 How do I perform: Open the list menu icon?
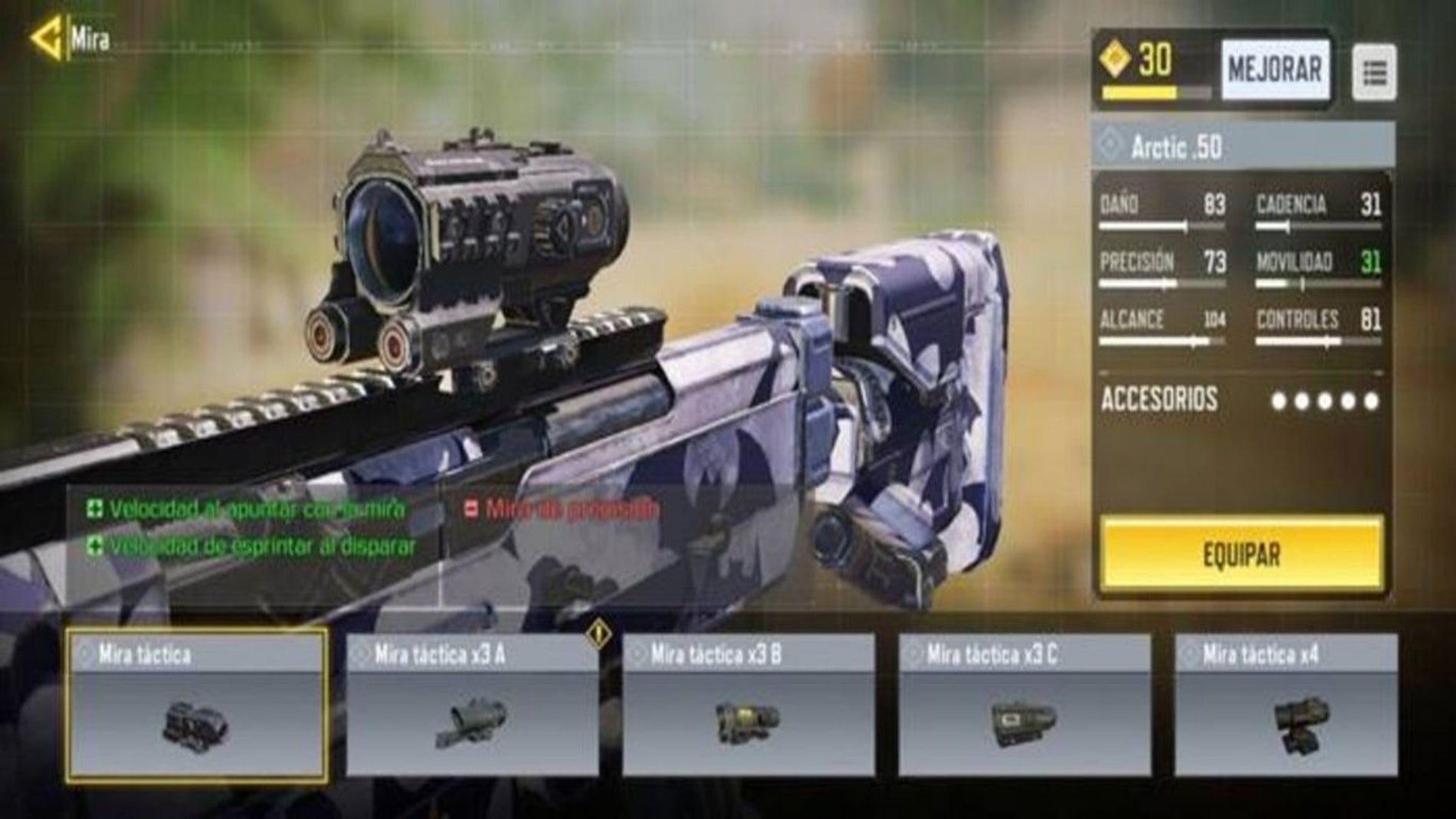[x=1374, y=73]
